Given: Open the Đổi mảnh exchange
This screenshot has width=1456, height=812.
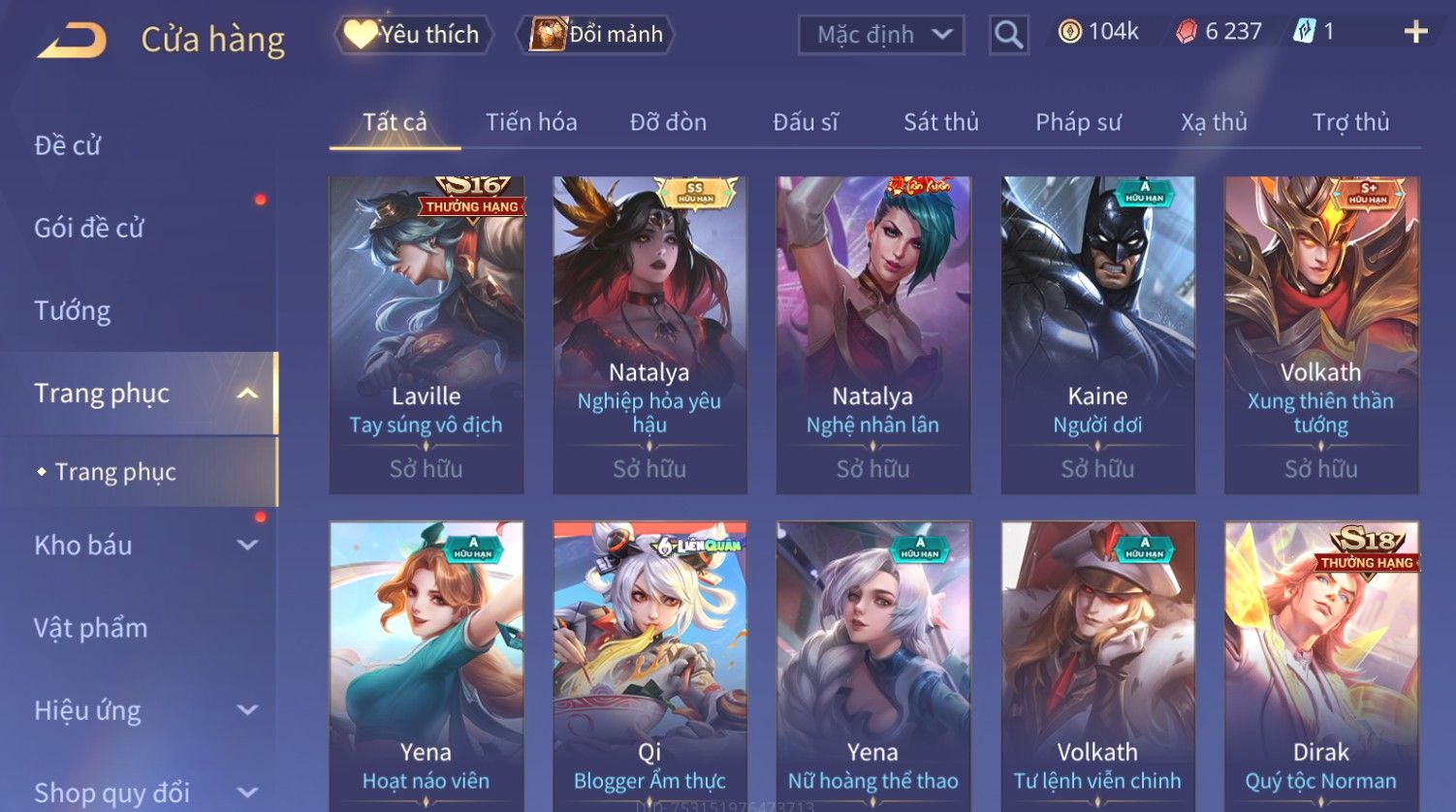Looking at the screenshot, I should click(597, 35).
